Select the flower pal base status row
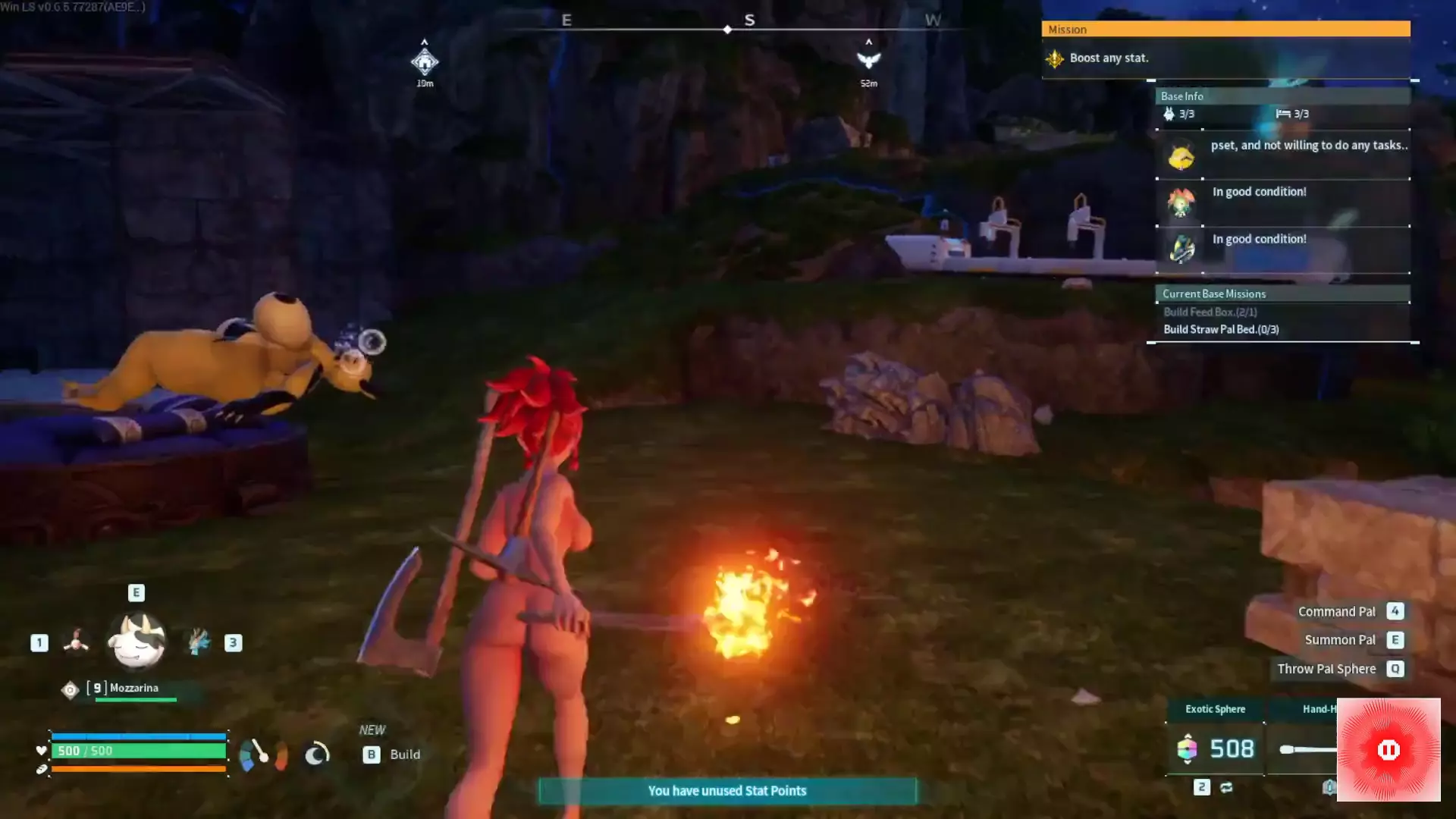 click(1283, 202)
